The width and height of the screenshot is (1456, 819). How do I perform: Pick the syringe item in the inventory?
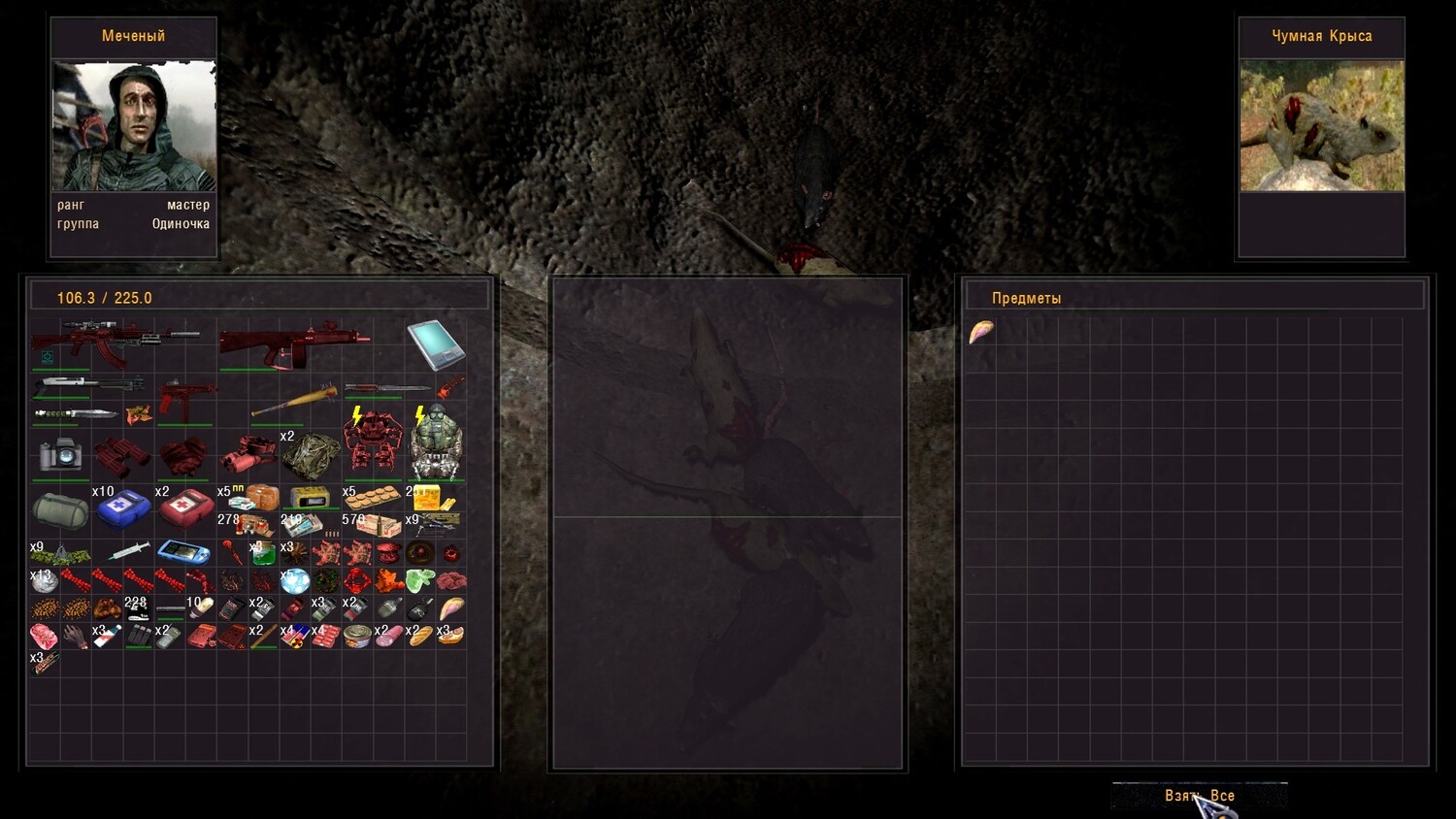point(129,552)
